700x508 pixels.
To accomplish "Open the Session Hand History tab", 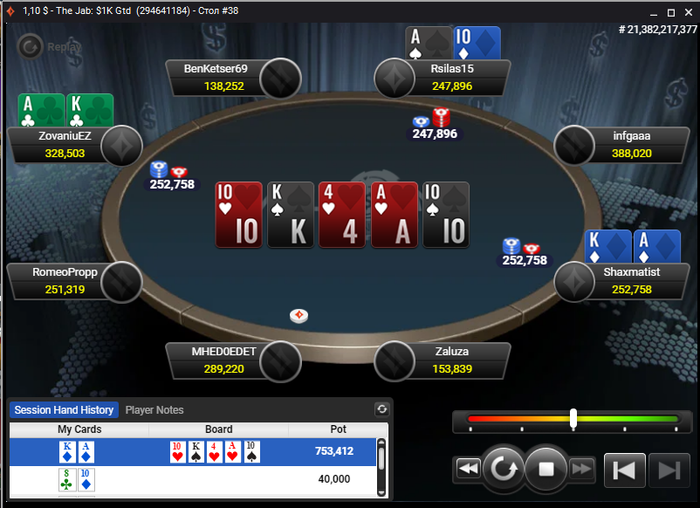I will pyautogui.click(x=64, y=410).
